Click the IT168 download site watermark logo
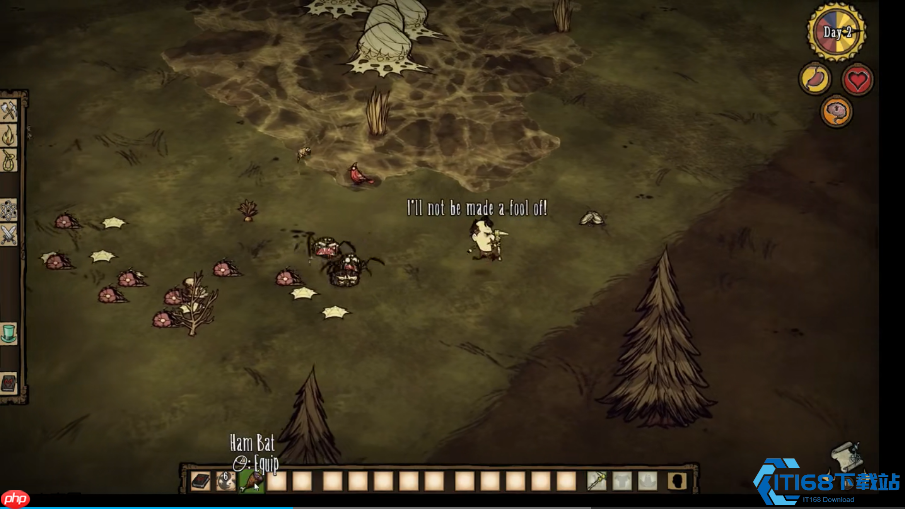The height and width of the screenshot is (509, 905). point(826,482)
